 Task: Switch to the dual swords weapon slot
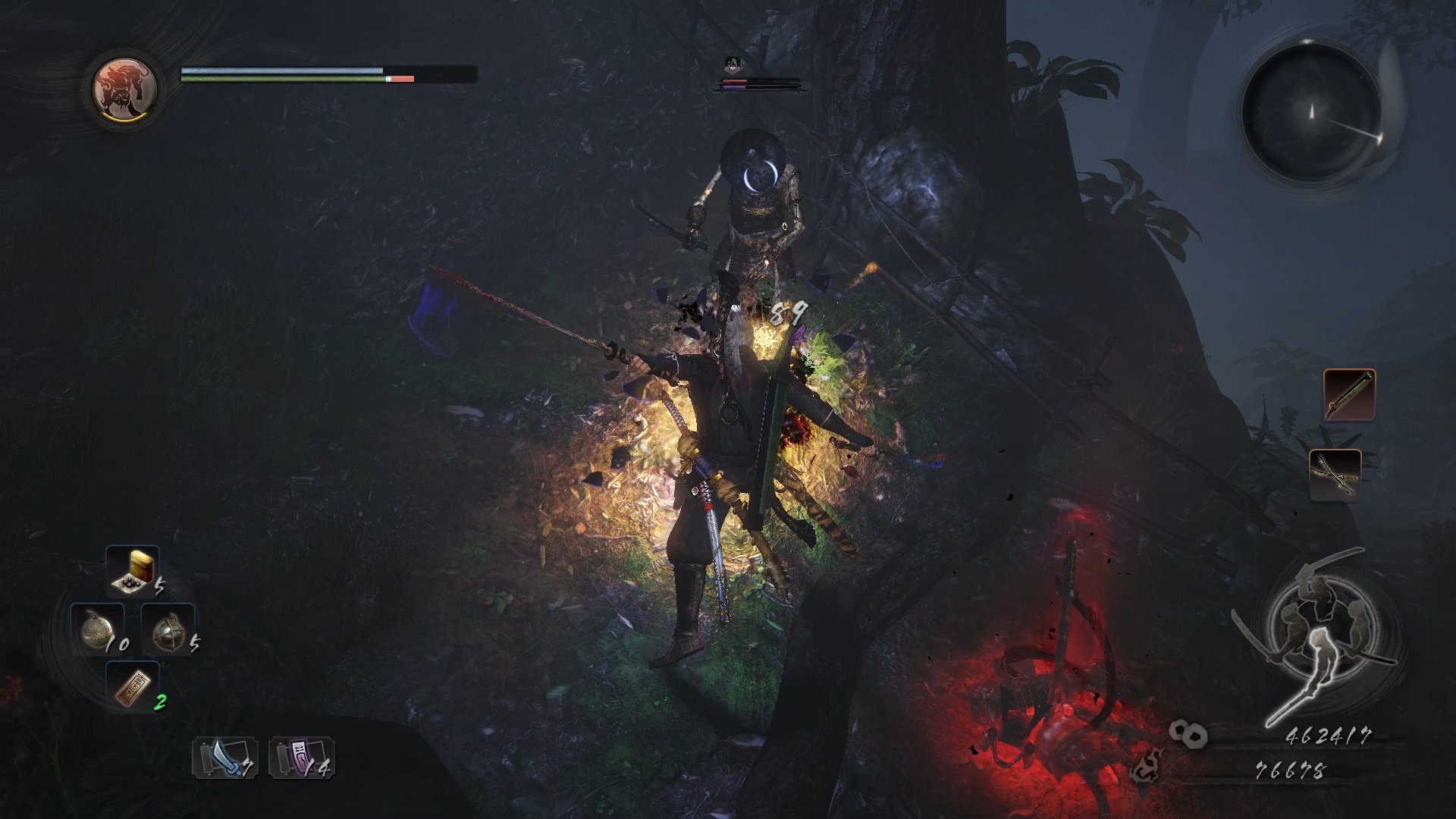[1335, 475]
